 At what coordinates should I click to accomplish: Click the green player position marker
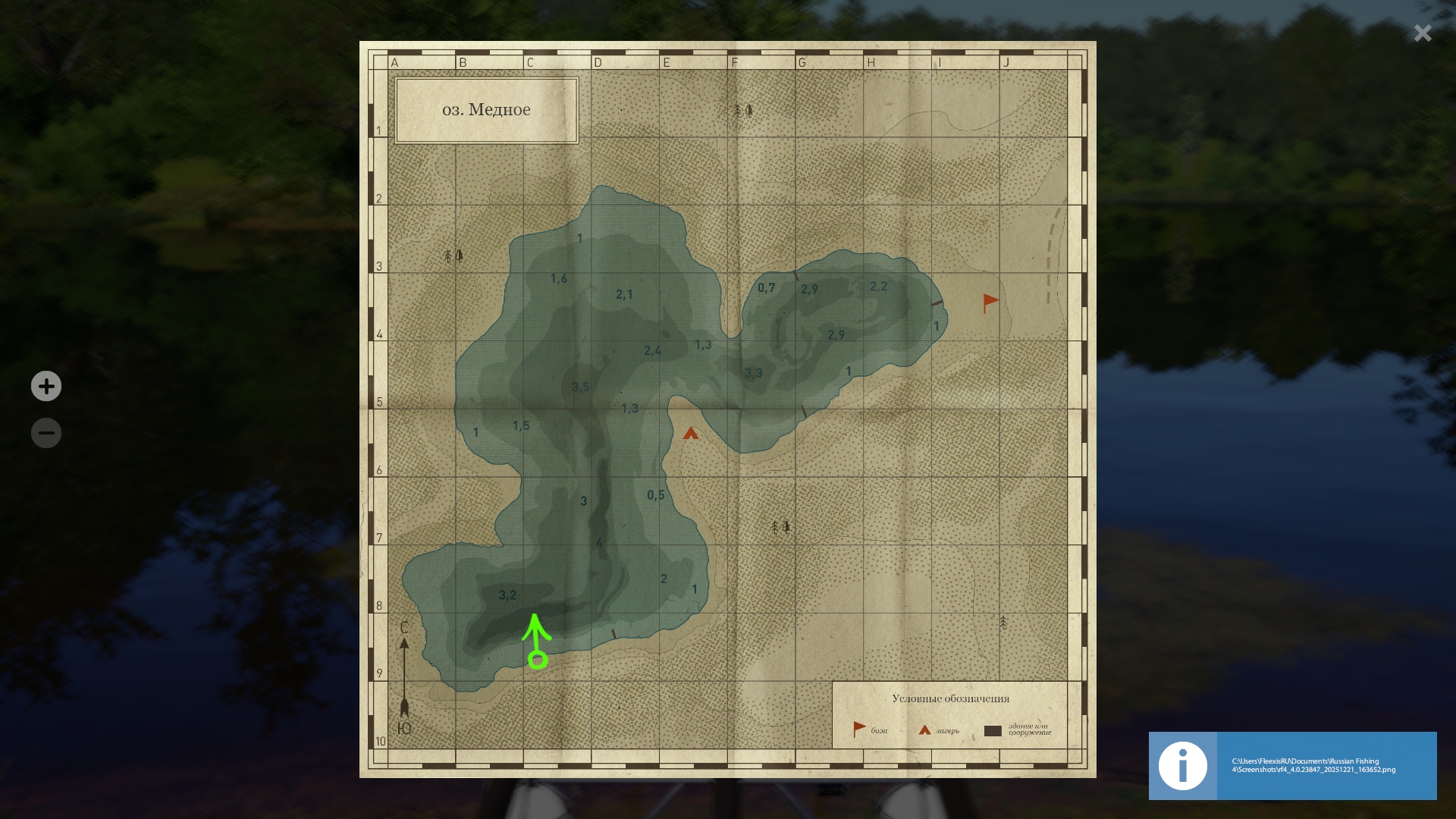(x=538, y=660)
